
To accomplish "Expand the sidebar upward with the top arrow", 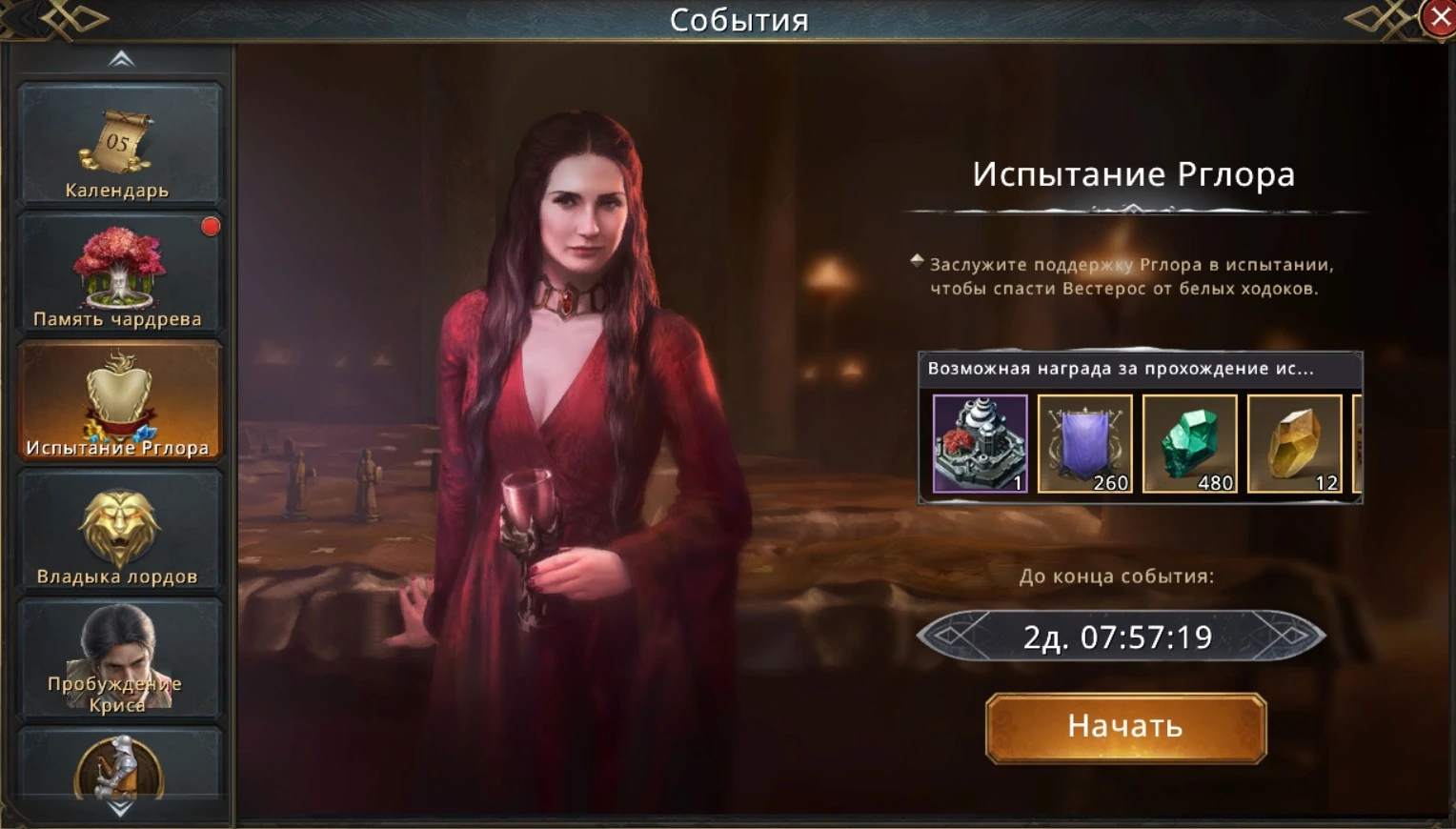I will pos(120,58).
